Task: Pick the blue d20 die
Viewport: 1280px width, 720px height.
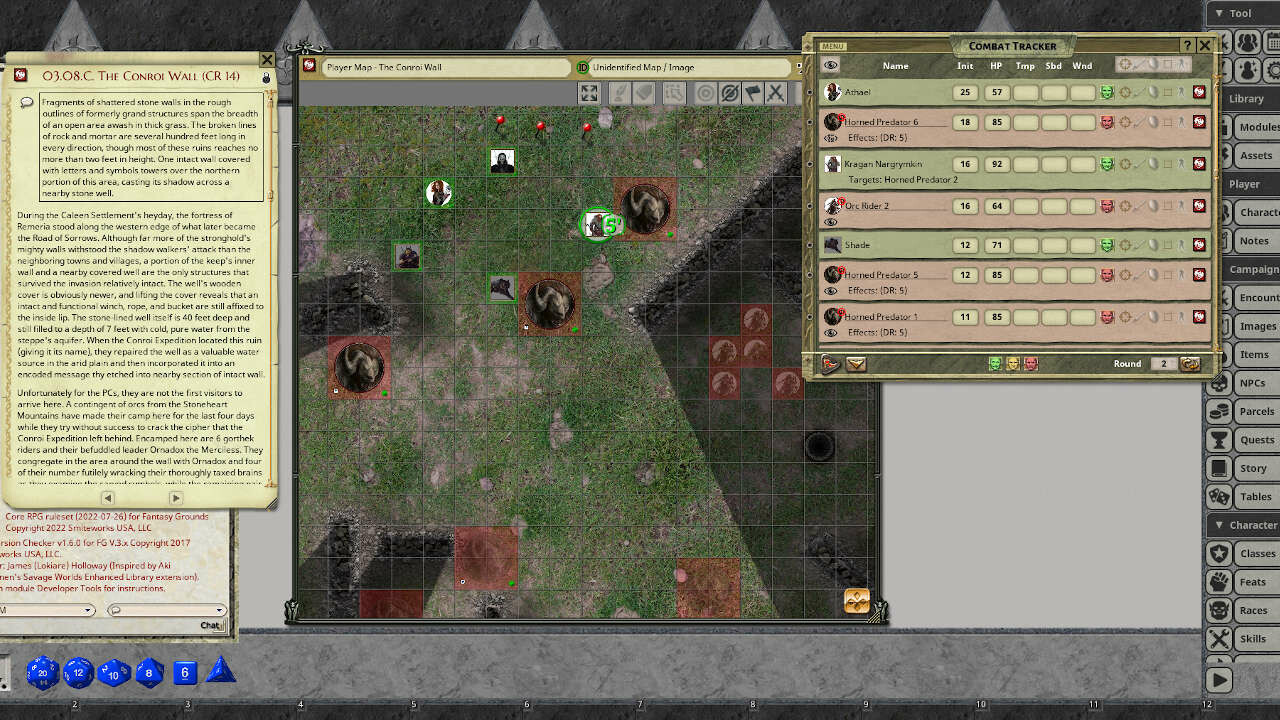Action: (42, 673)
